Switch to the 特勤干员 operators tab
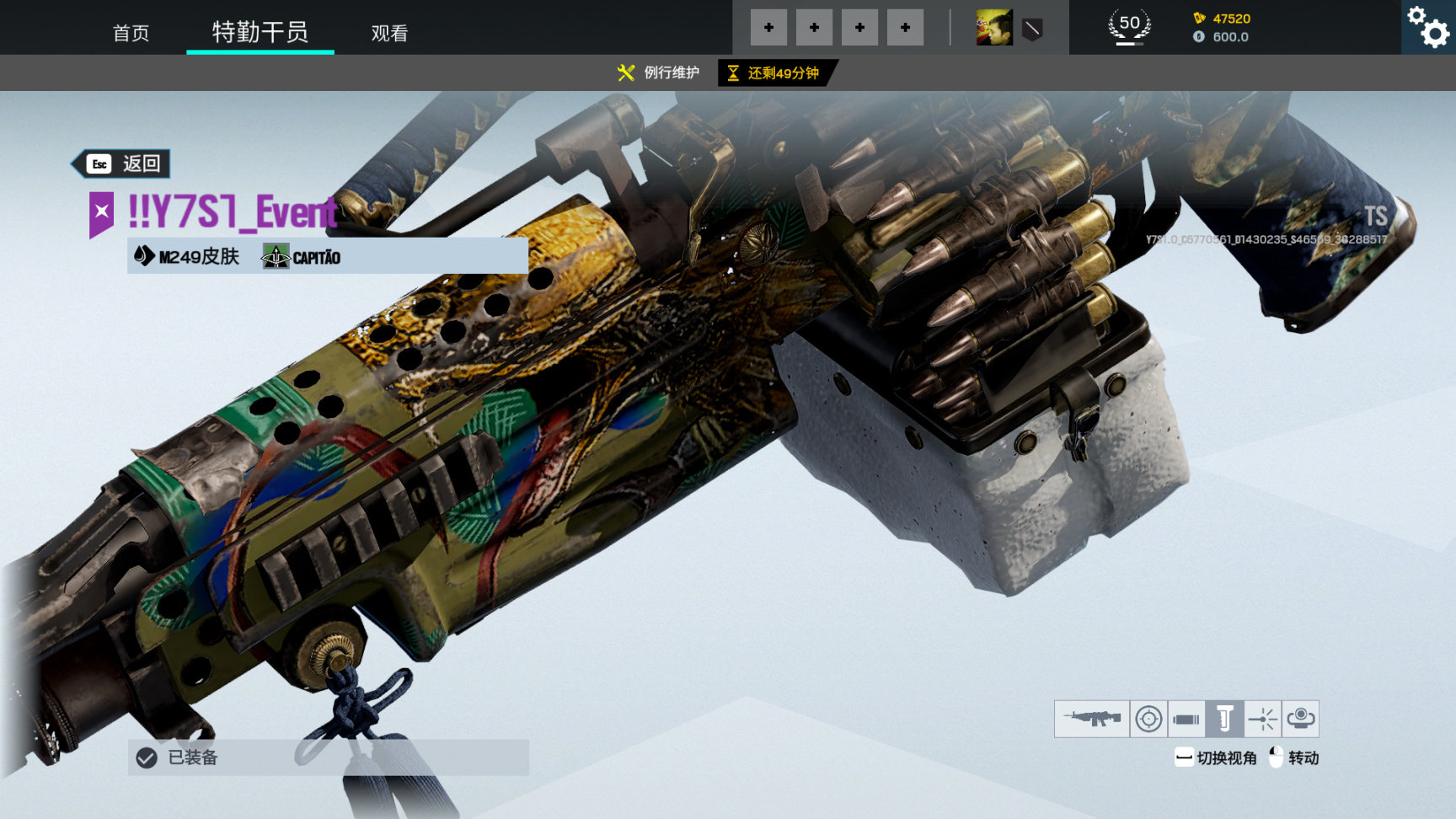1456x819 pixels. pos(260,32)
